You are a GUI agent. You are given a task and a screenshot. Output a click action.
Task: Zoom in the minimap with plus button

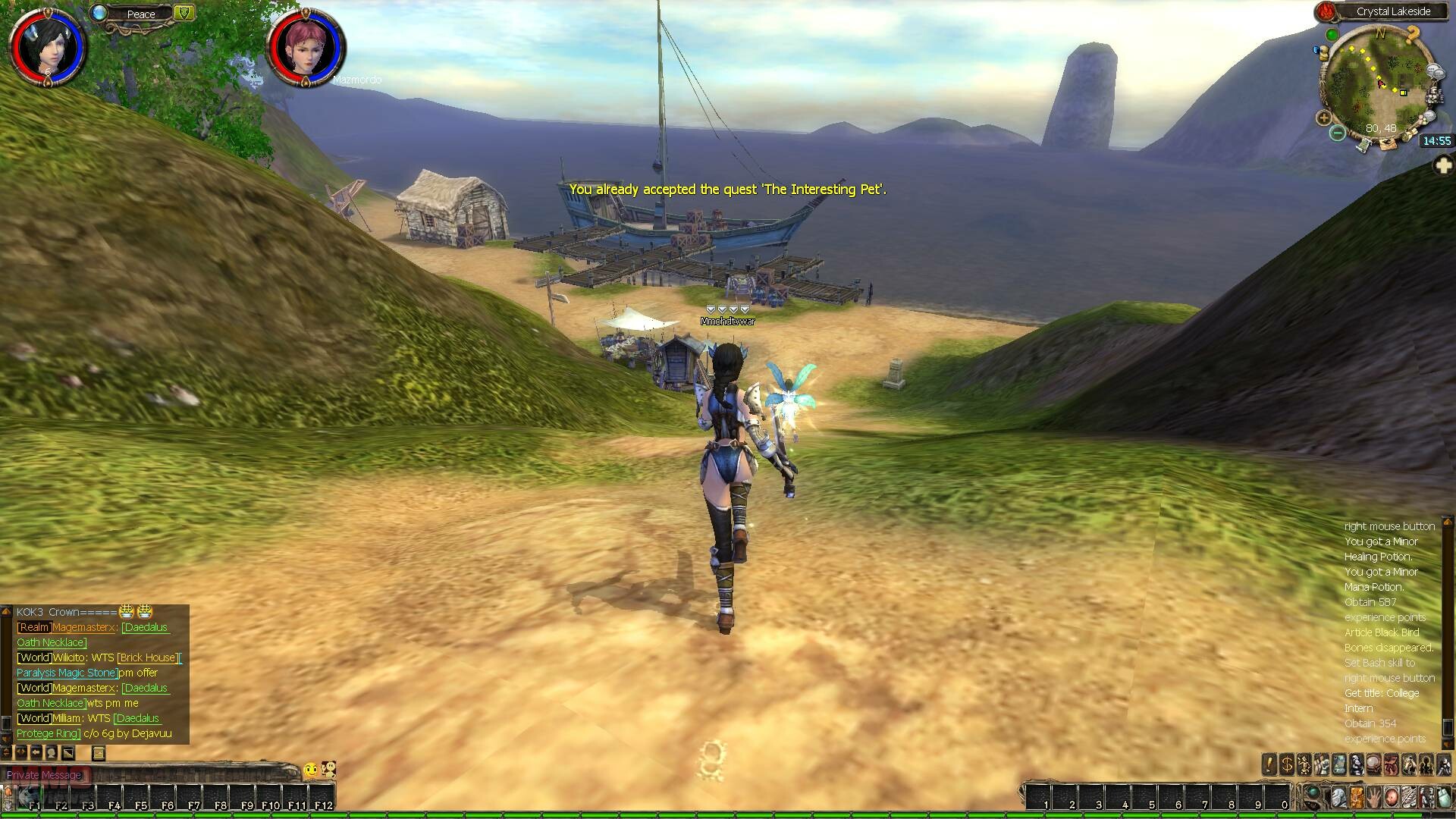[x=1324, y=118]
